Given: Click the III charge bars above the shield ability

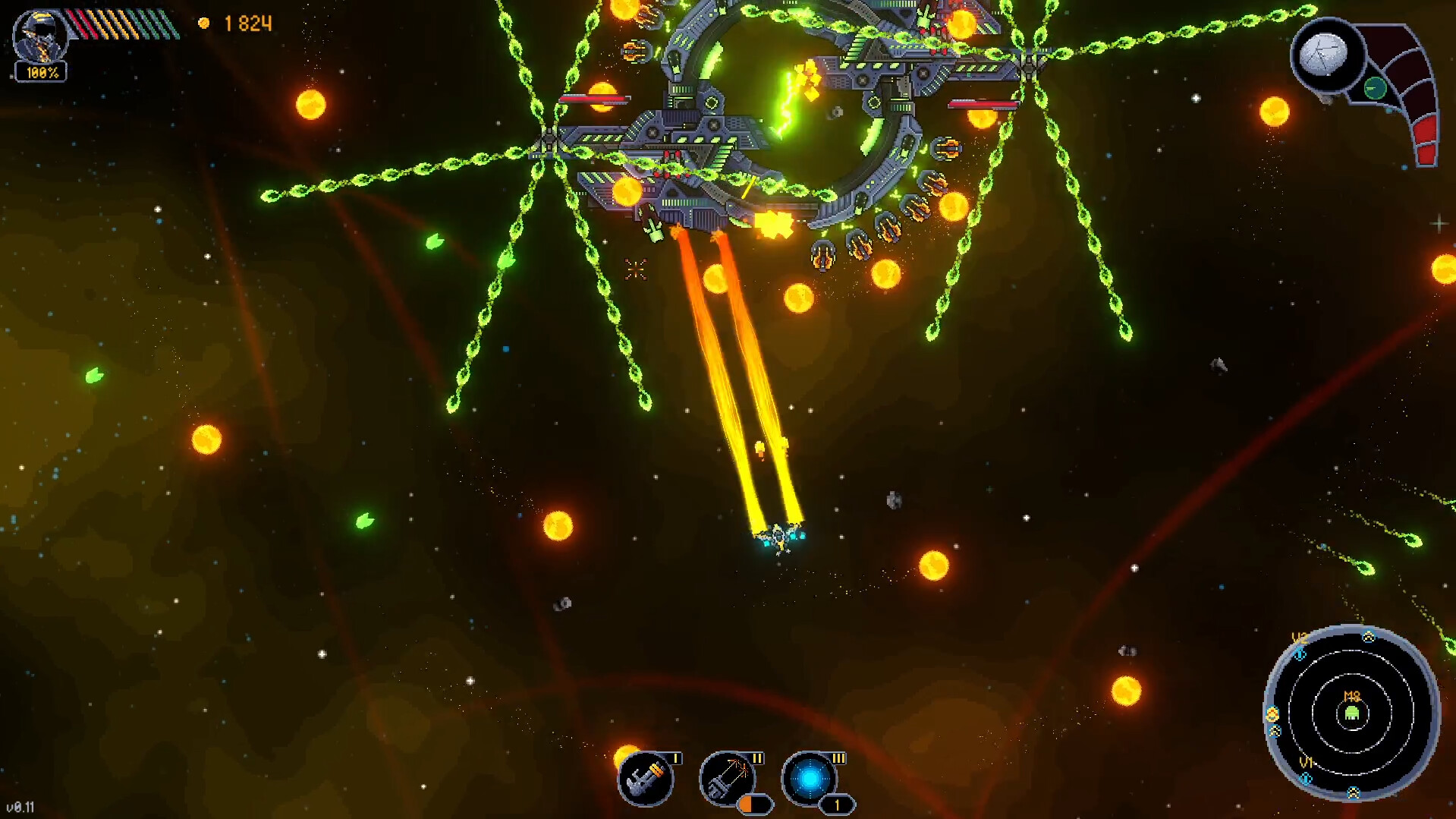Looking at the screenshot, I should (x=839, y=758).
